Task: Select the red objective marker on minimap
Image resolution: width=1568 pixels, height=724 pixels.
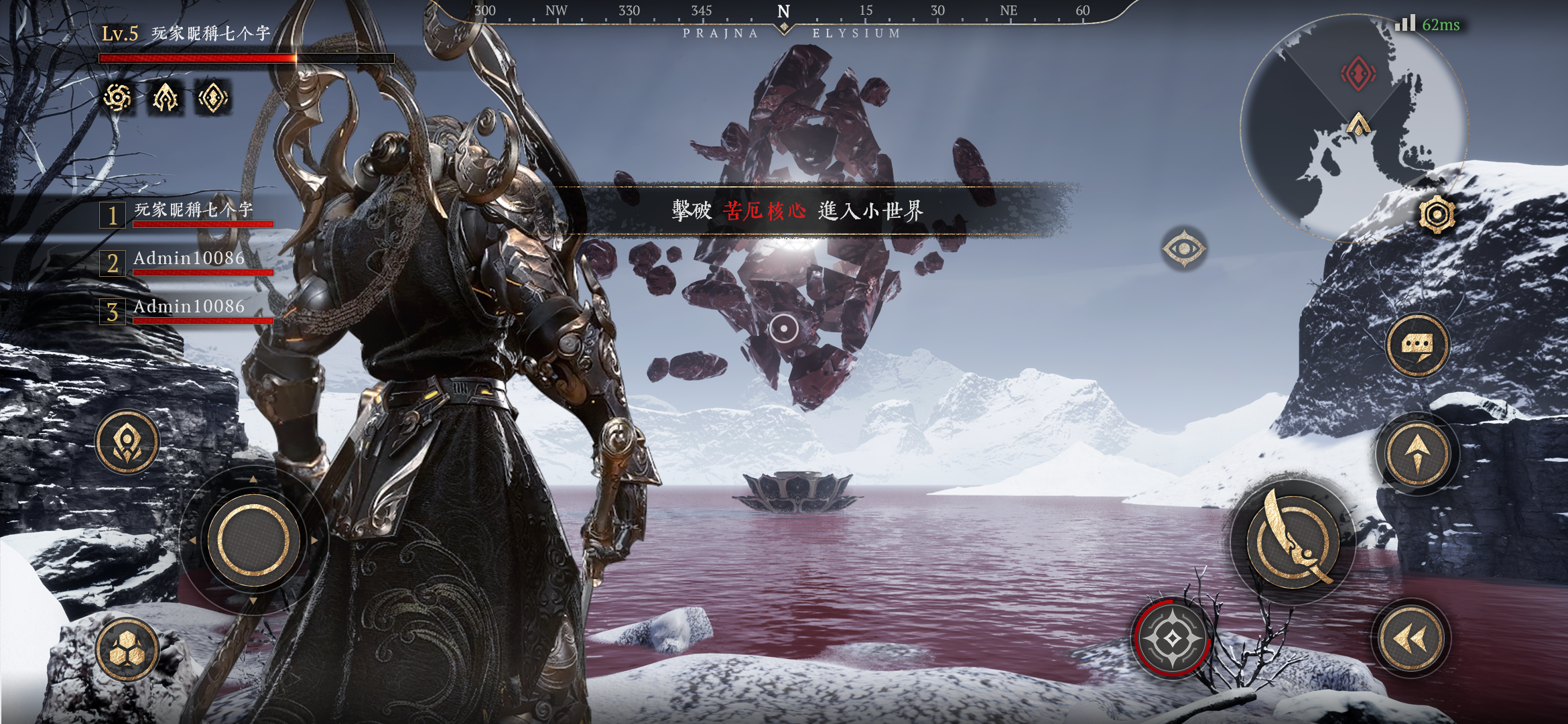Action: (x=1358, y=72)
